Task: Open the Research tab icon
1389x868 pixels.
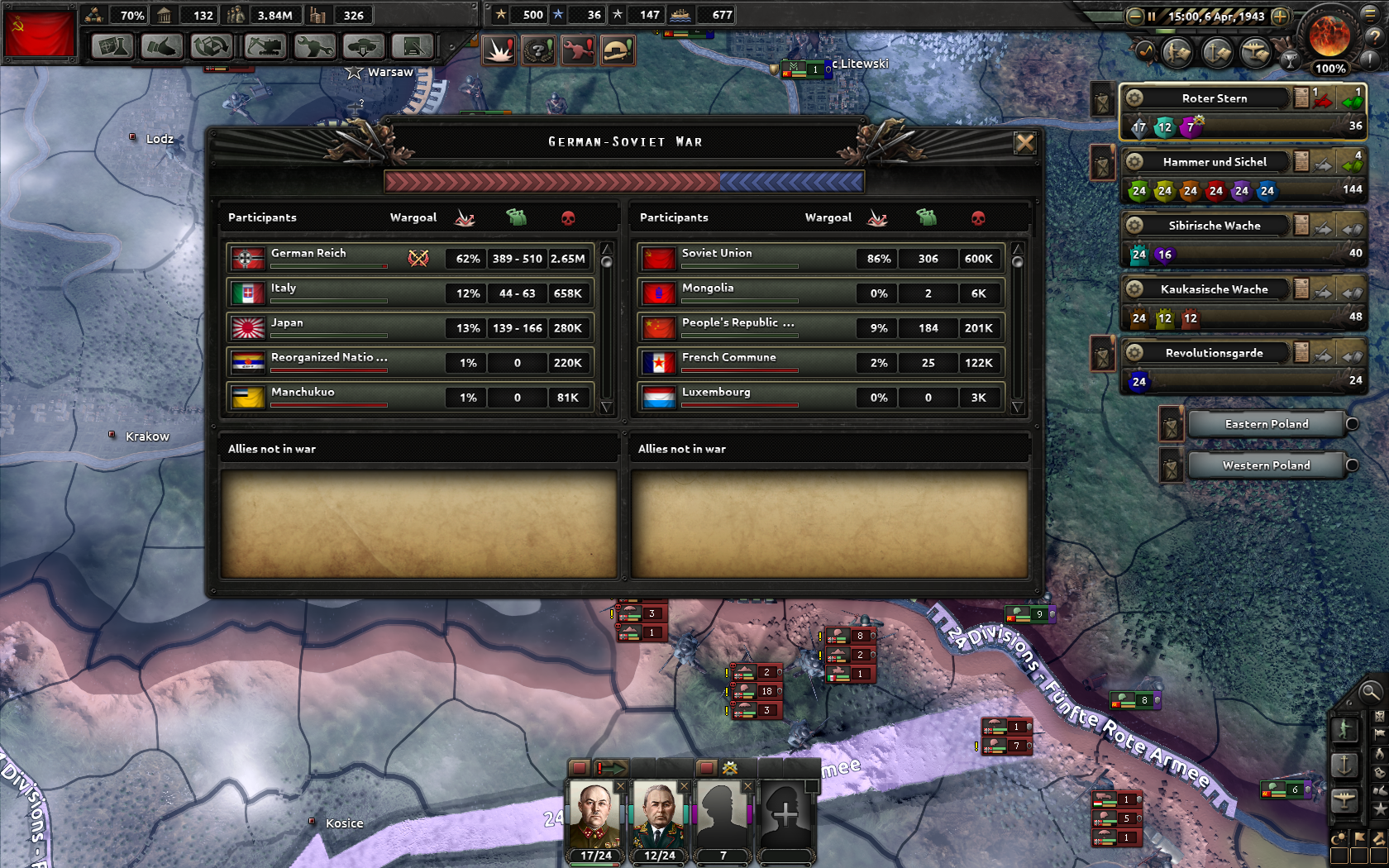Action: click(x=111, y=47)
